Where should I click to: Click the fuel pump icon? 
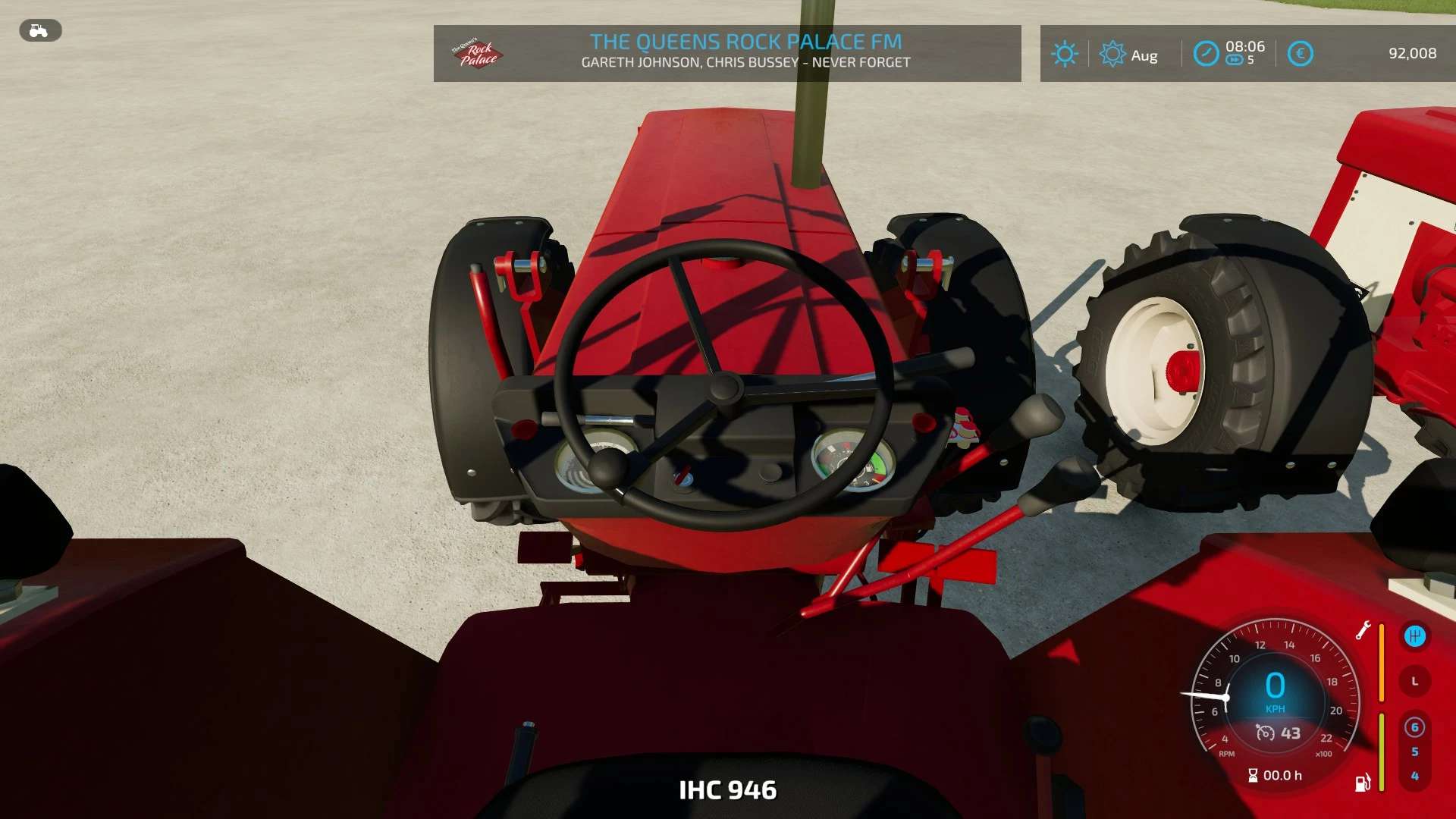pyautogui.click(x=1363, y=783)
